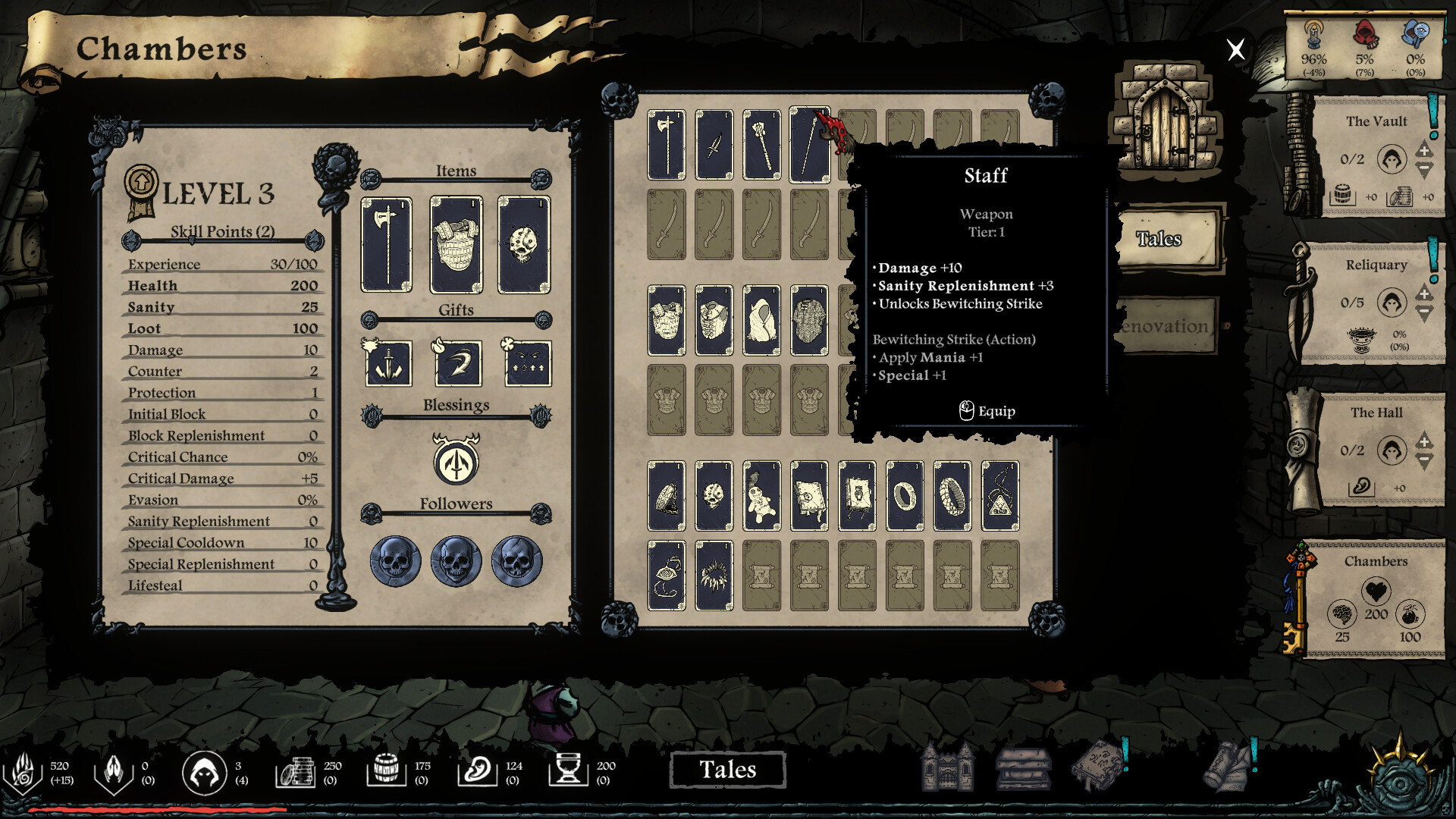This screenshot has height=819, width=1456.
Task: Close the Chambers window
Action: pyautogui.click(x=1235, y=50)
